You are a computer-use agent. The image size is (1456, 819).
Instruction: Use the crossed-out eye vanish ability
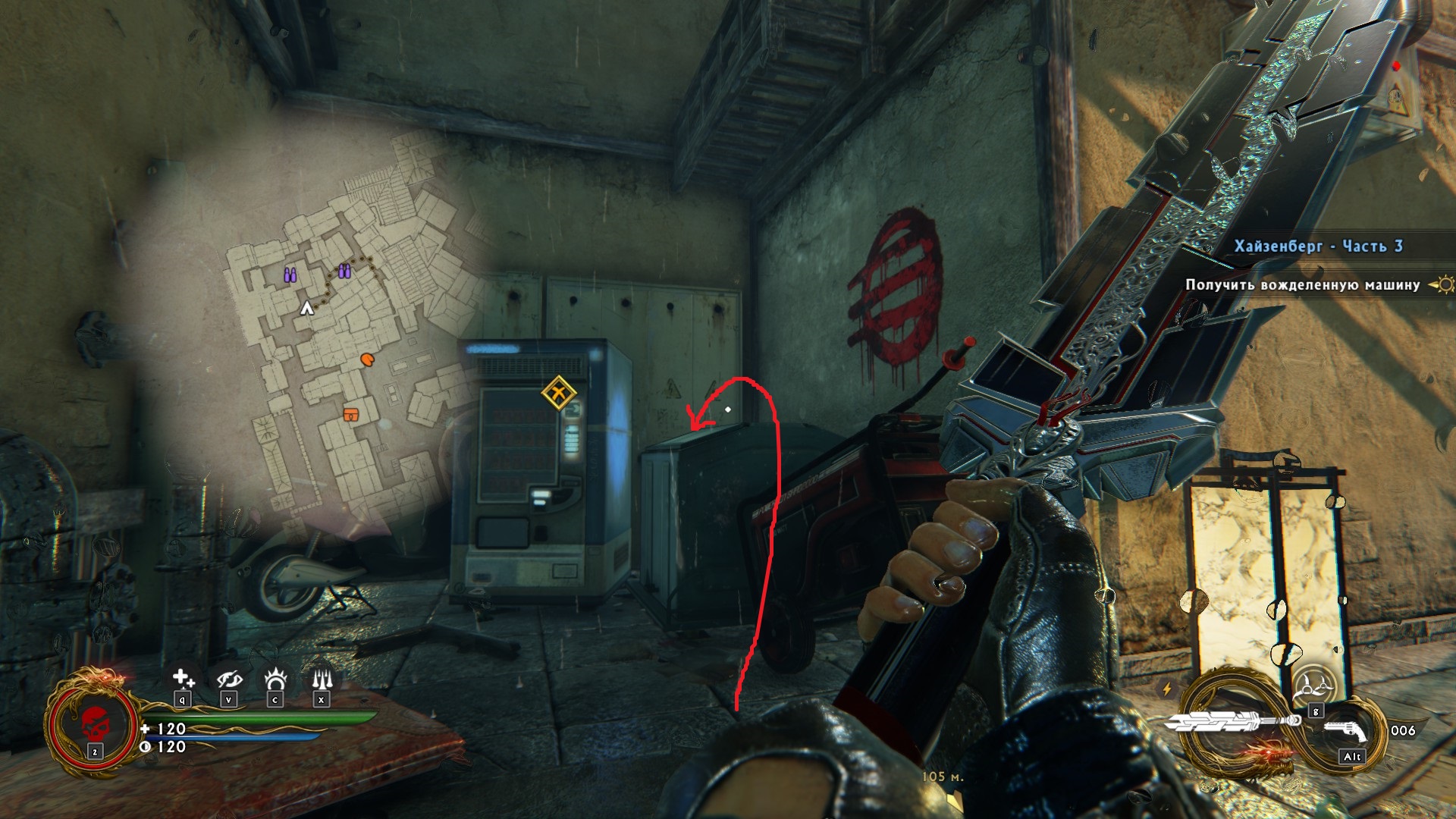pos(228,679)
